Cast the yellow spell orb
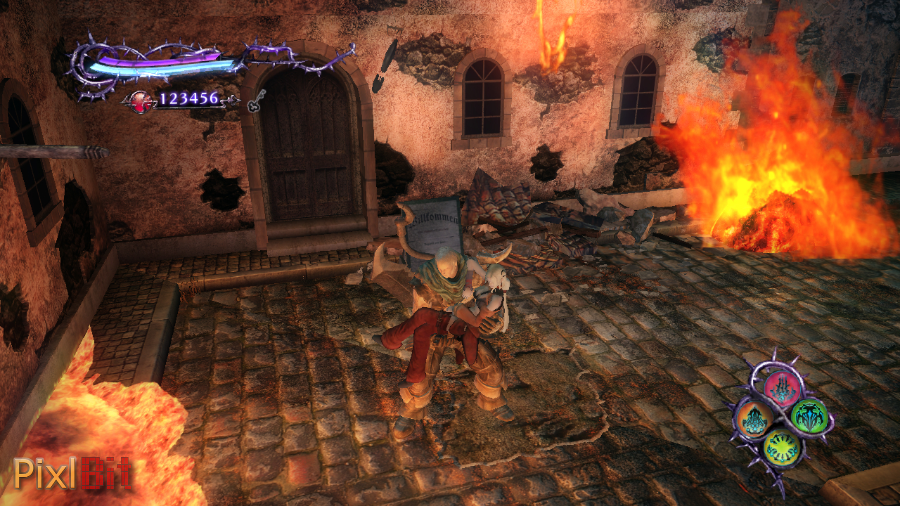This screenshot has width=900, height=506. [x=780, y=446]
